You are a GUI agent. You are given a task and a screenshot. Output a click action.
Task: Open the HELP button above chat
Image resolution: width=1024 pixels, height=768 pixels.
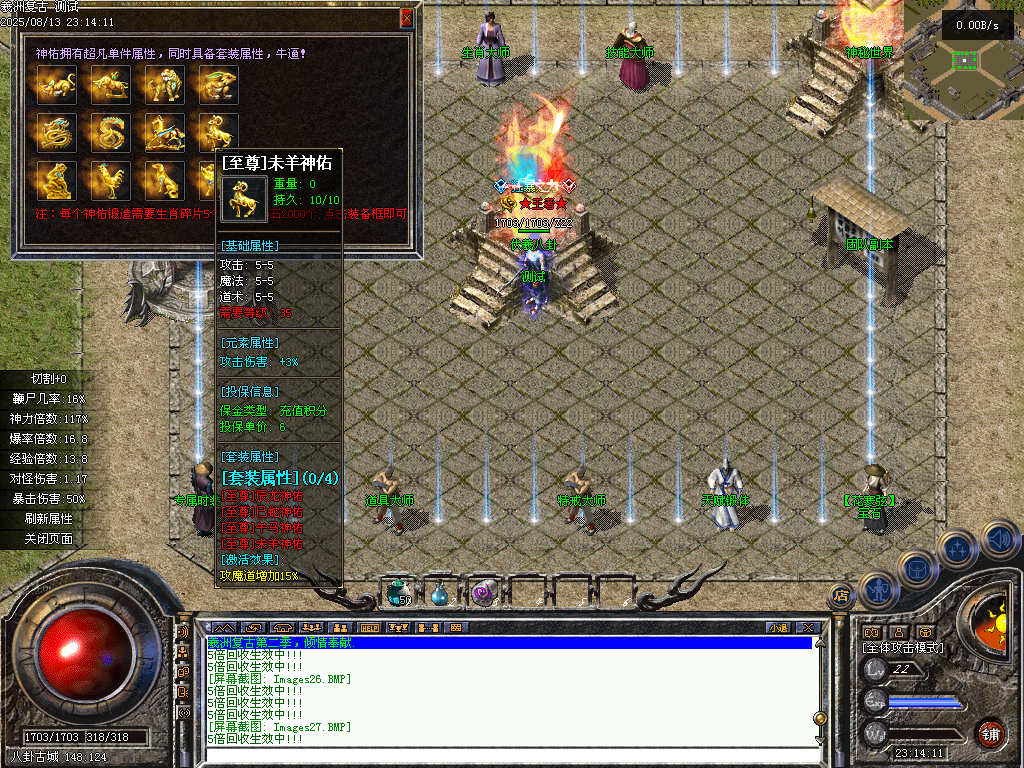(x=370, y=627)
